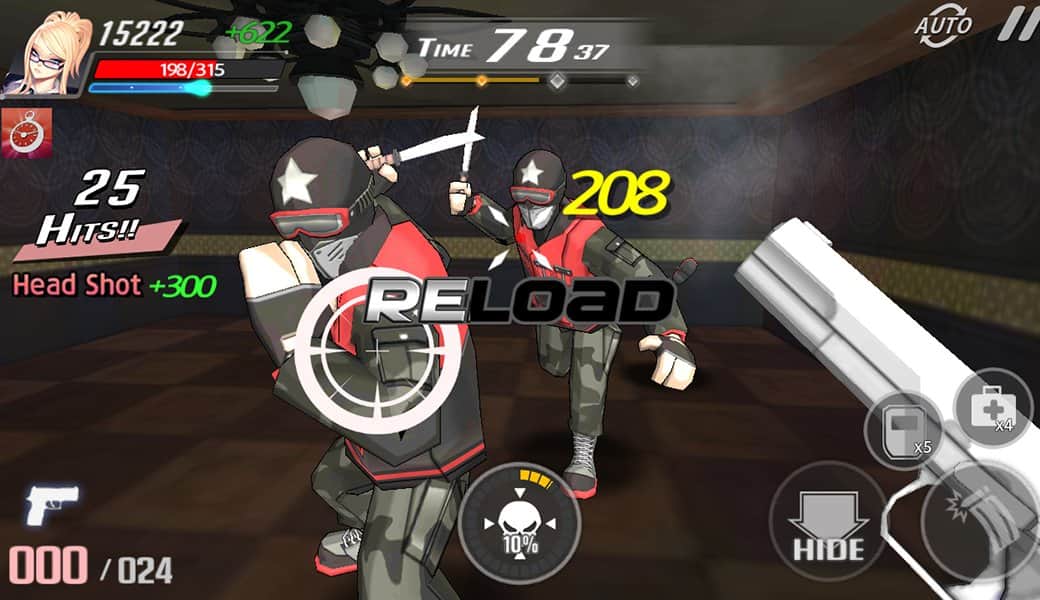Use the medkit item
1040x600 pixels.
point(992,408)
